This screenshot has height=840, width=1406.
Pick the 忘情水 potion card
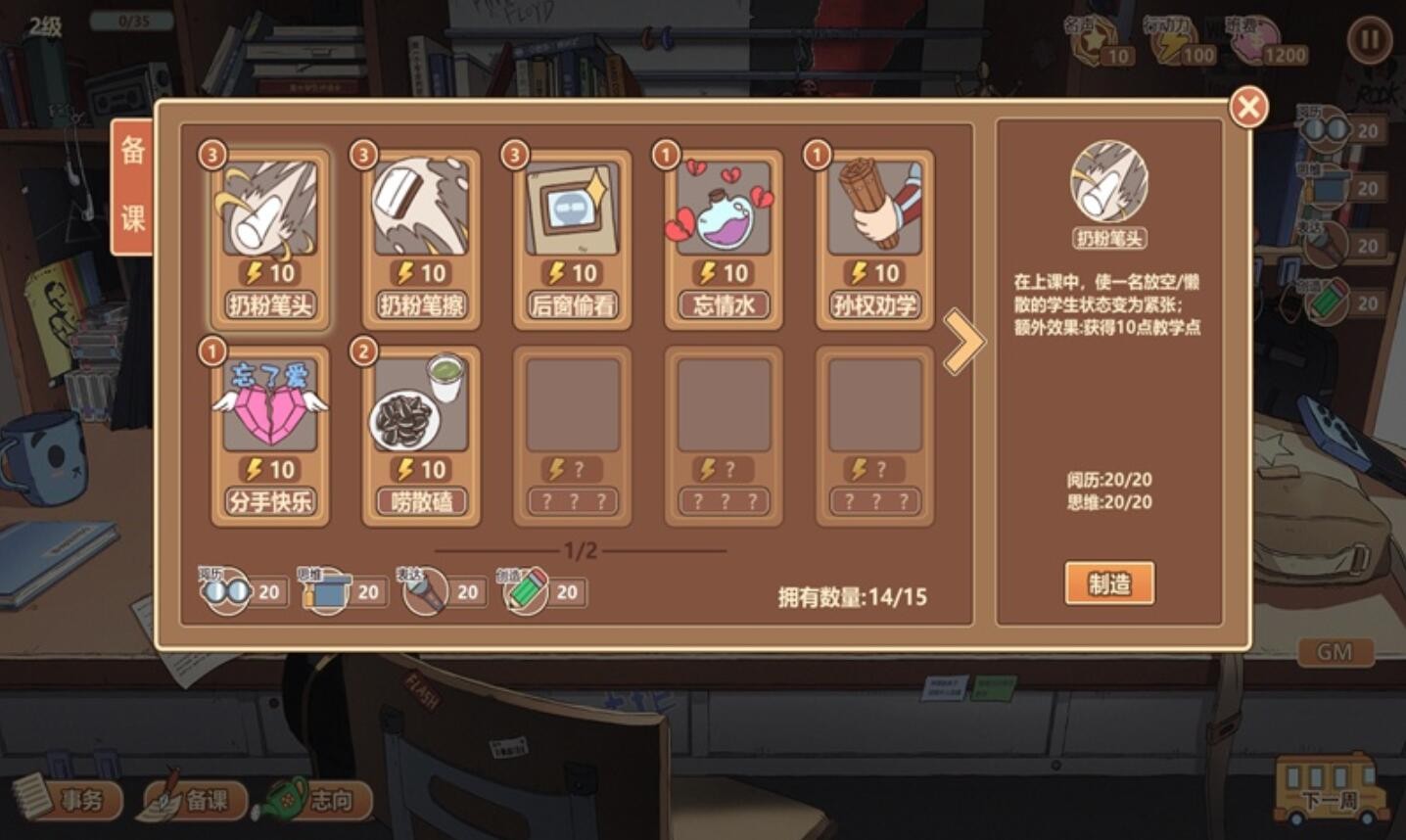724,240
